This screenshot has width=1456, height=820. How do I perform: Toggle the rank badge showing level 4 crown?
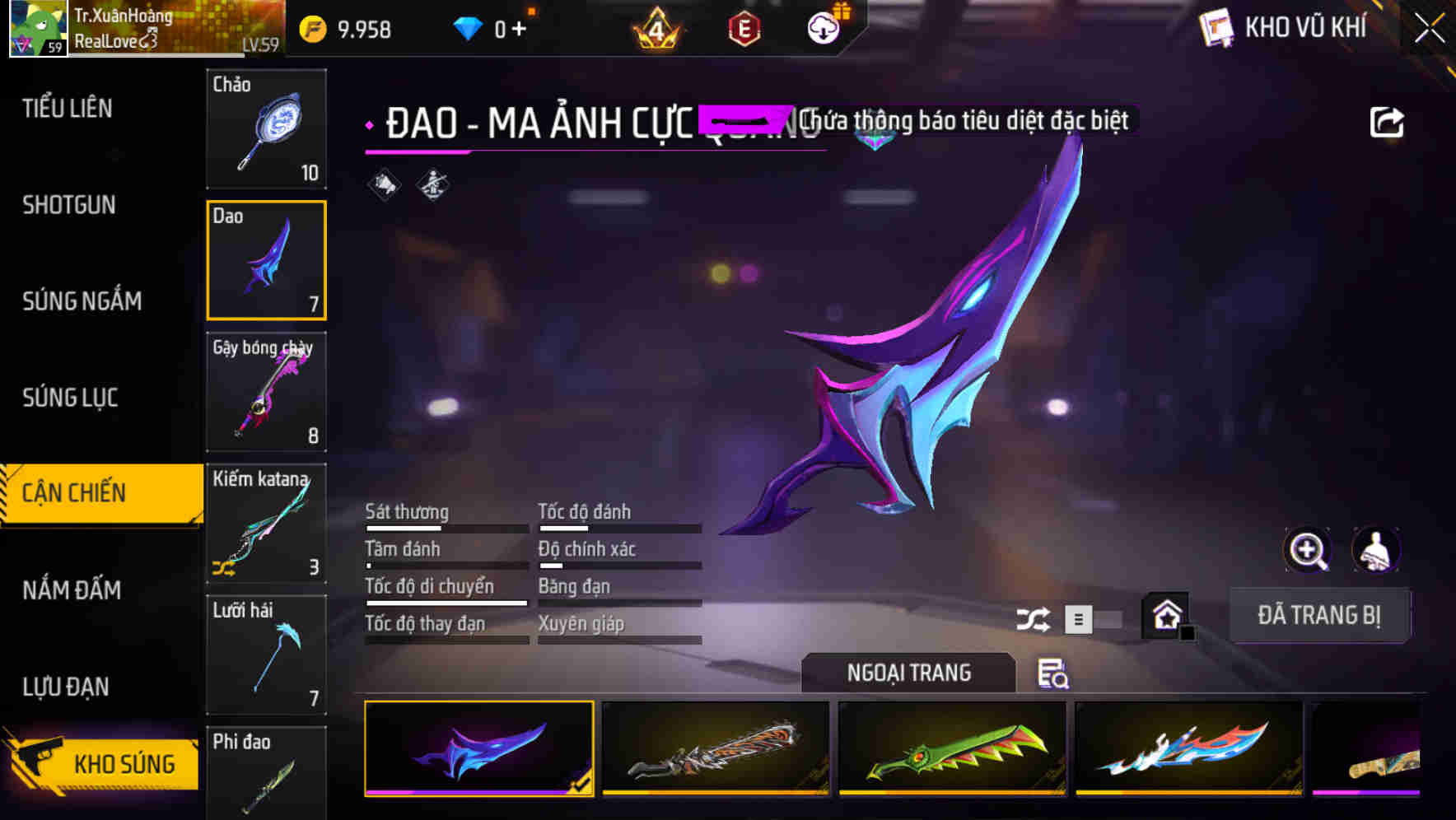pyautogui.click(x=655, y=27)
